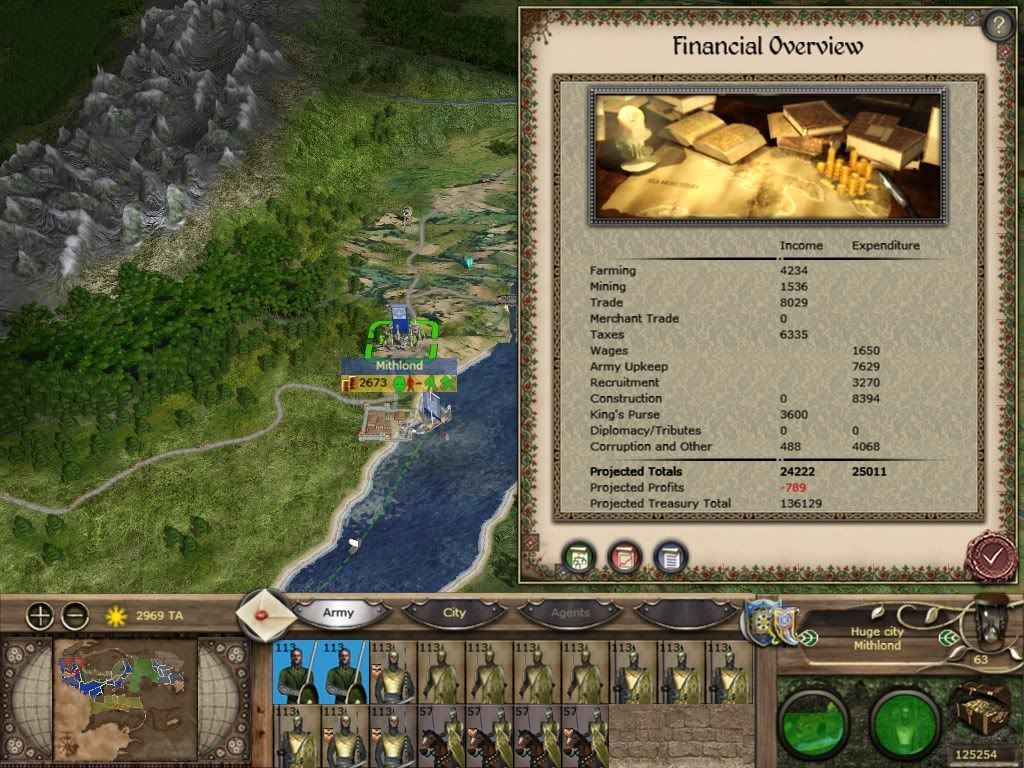1024x768 pixels.
Task: Zoom in the minimap with plus button
Action: pos(39,615)
